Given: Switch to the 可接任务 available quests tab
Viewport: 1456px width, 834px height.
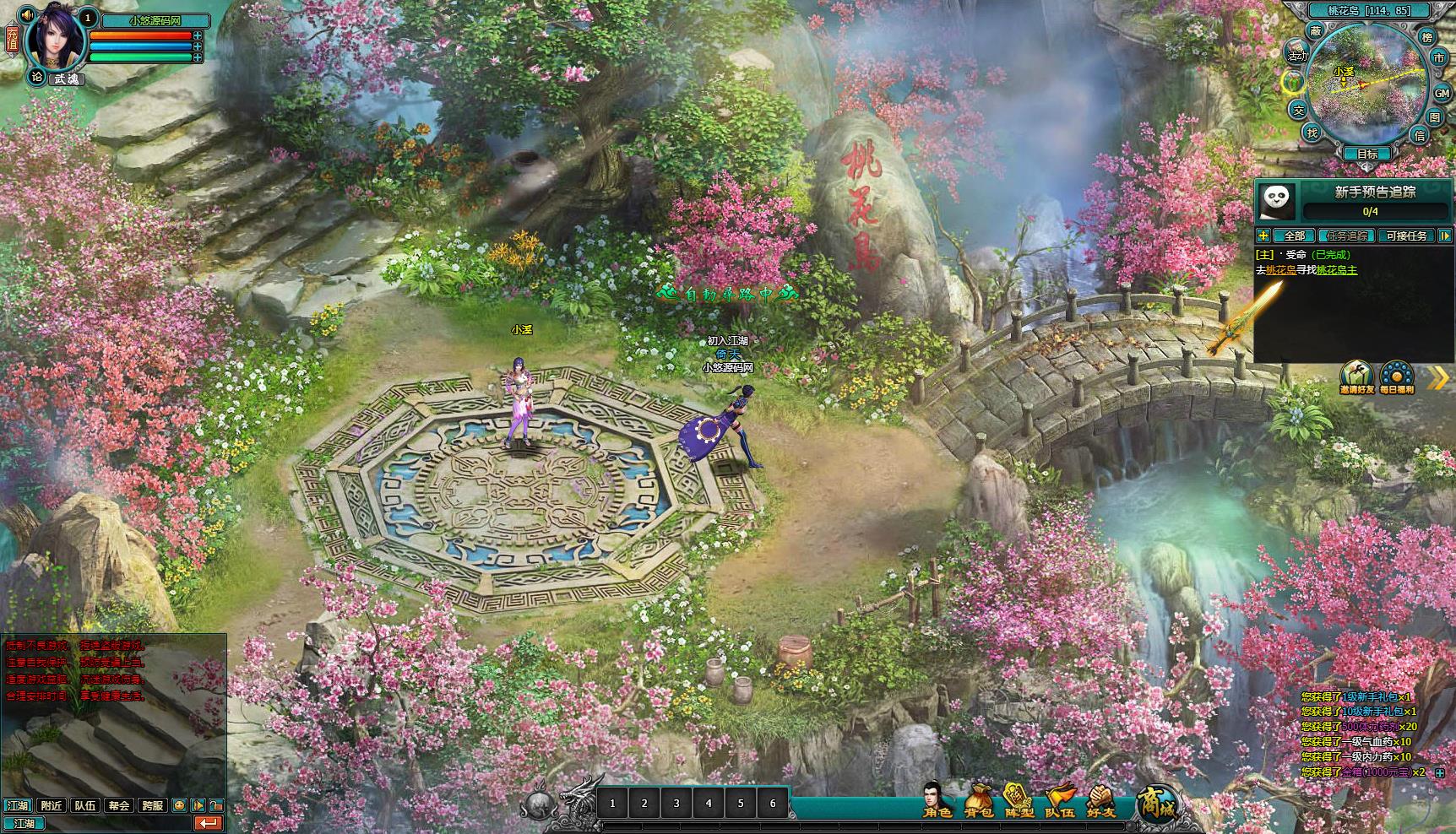Looking at the screenshot, I should (1406, 236).
